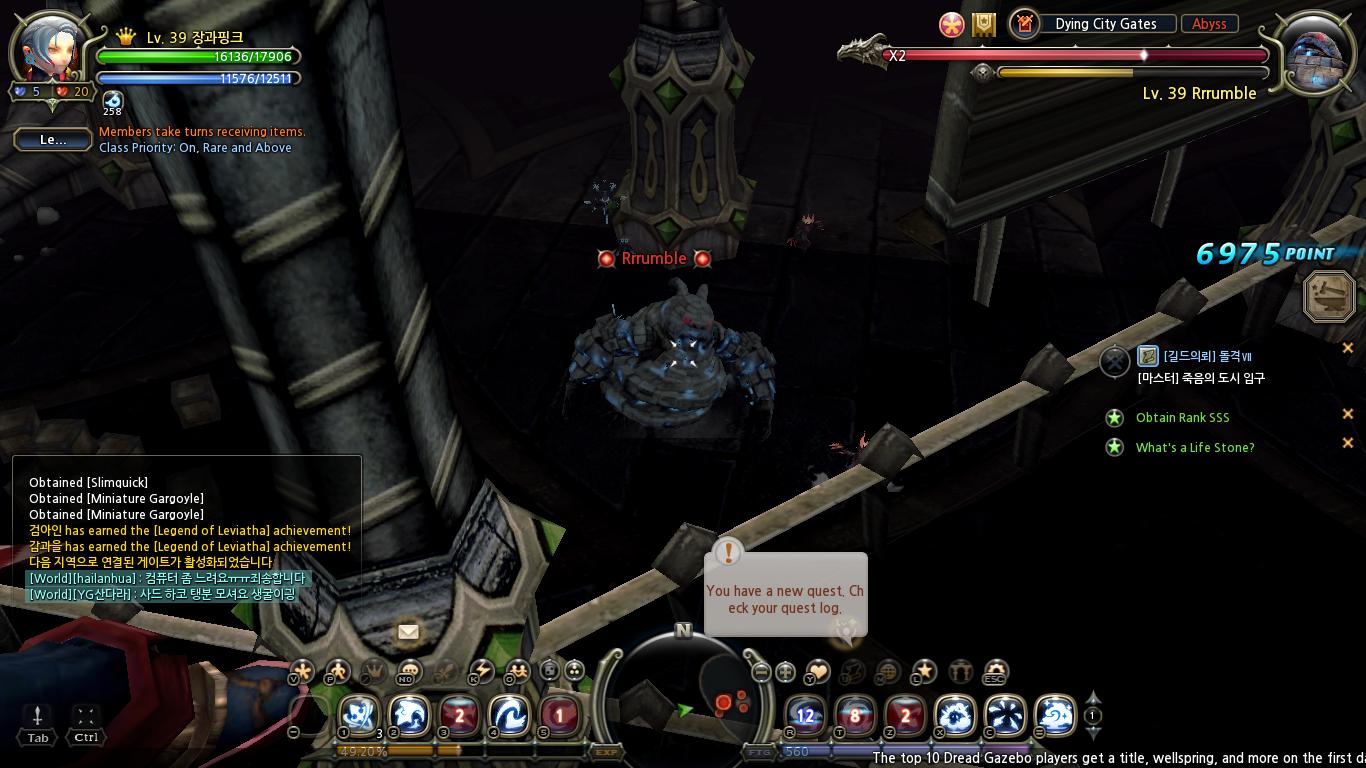Image resolution: width=1366 pixels, height=768 pixels.
Task: Activate the wave skill in slot 4
Action: click(x=509, y=716)
